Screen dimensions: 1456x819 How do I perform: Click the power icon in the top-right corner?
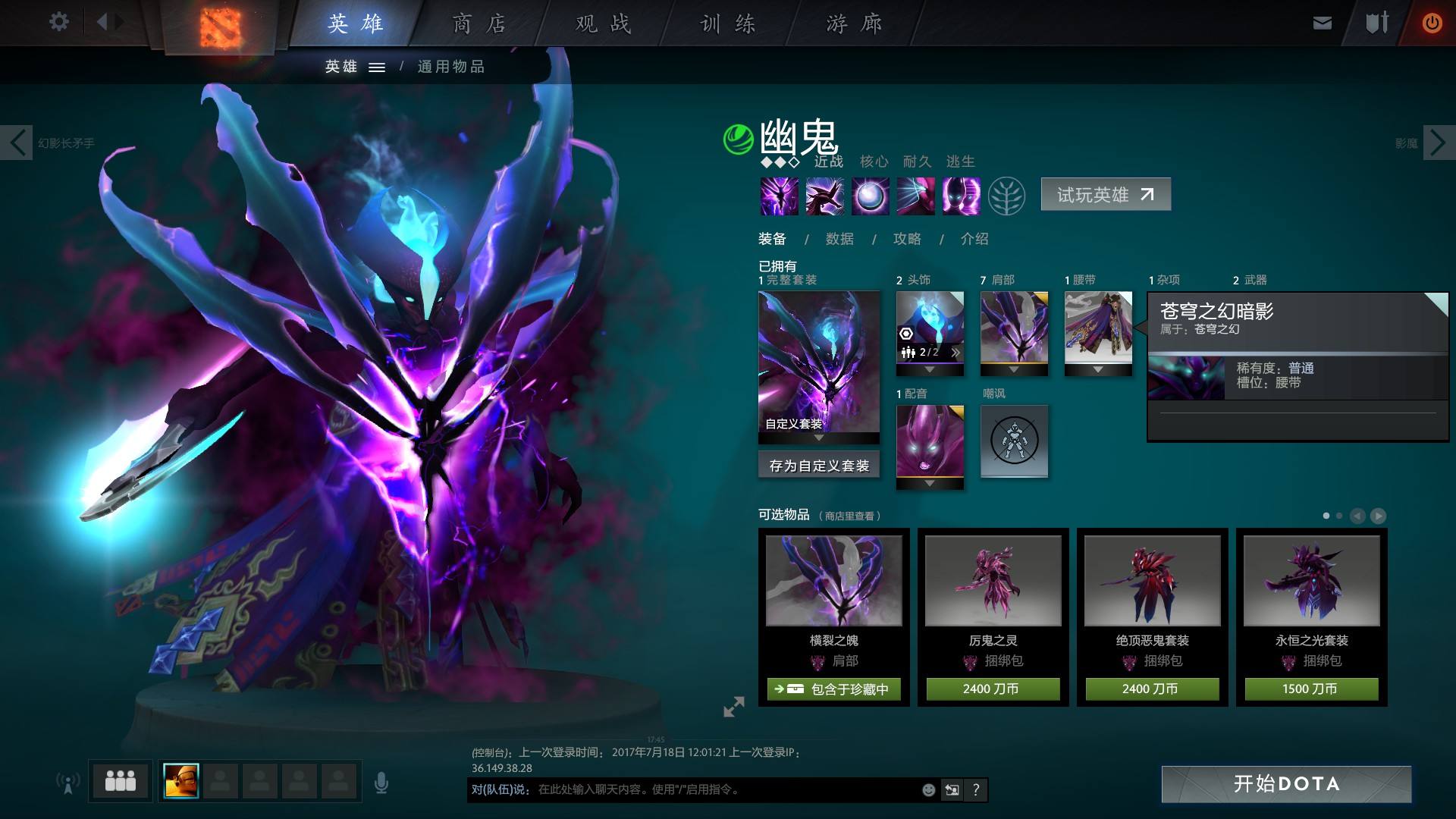click(1432, 23)
